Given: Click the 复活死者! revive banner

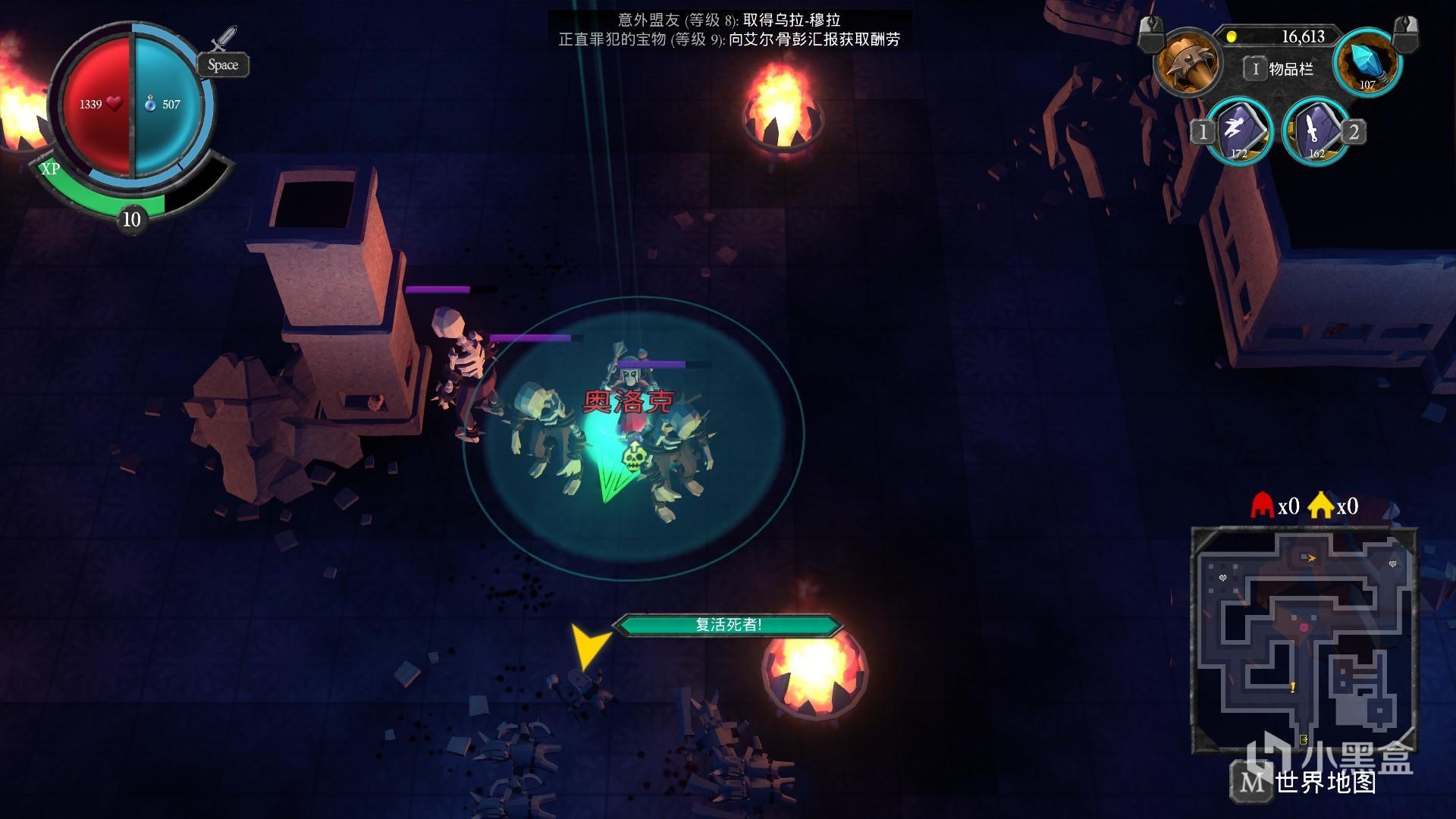Looking at the screenshot, I should pos(728,625).
